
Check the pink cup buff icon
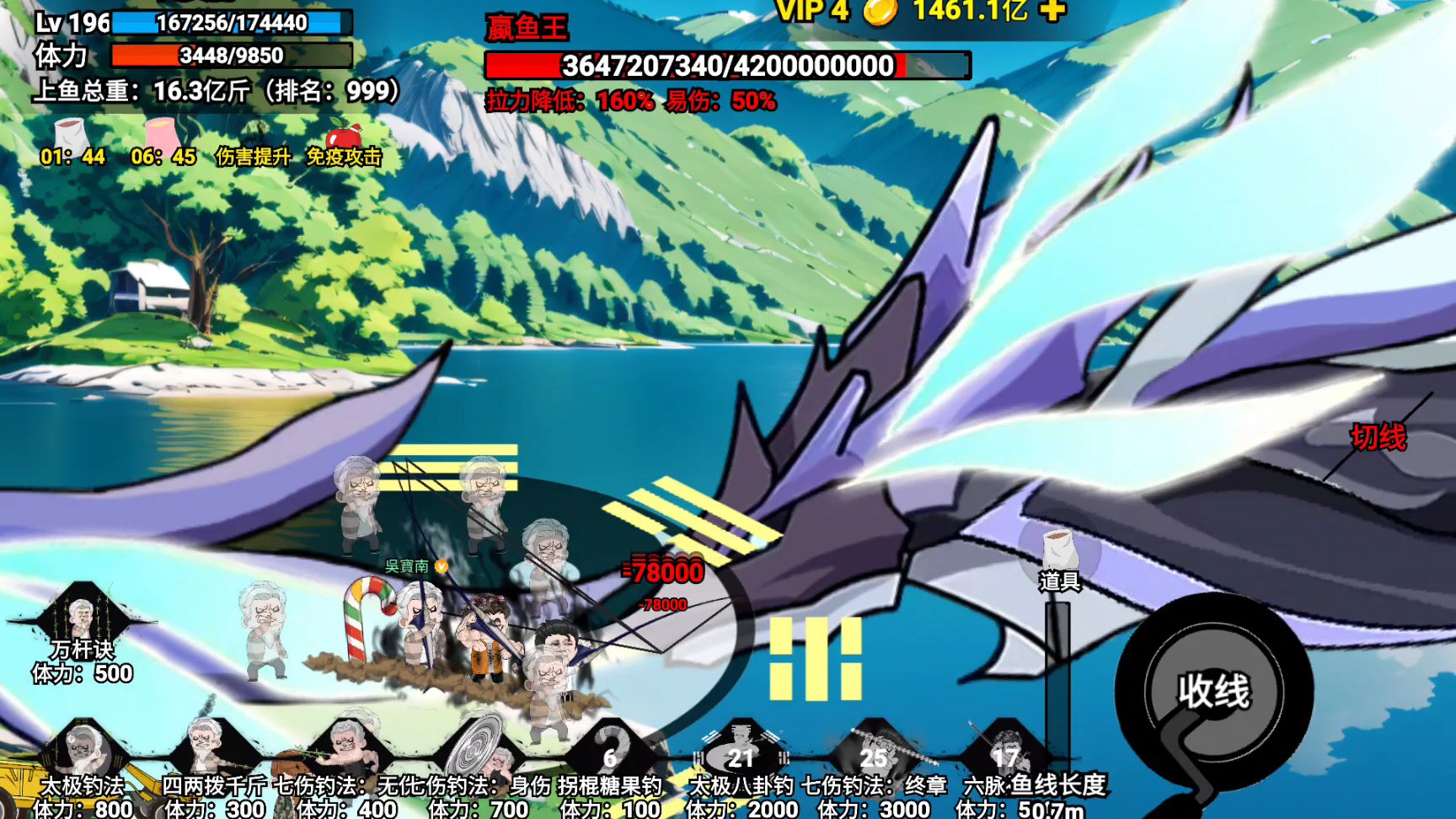coord(163,135)
